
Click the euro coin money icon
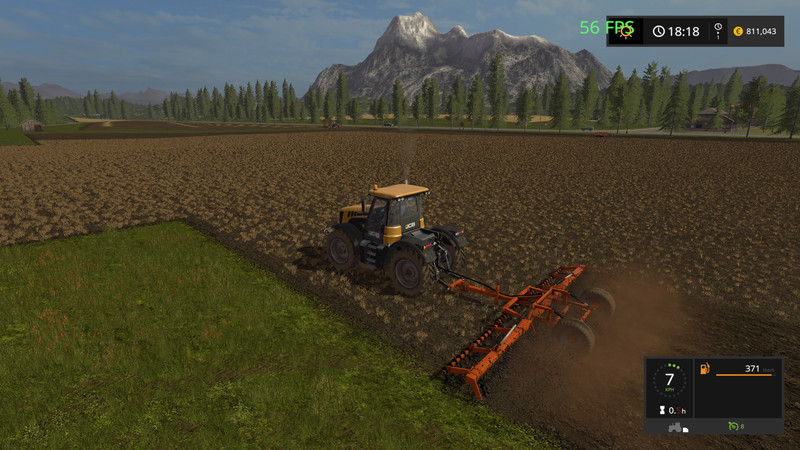pyautogui.click(x=737, y=31)
